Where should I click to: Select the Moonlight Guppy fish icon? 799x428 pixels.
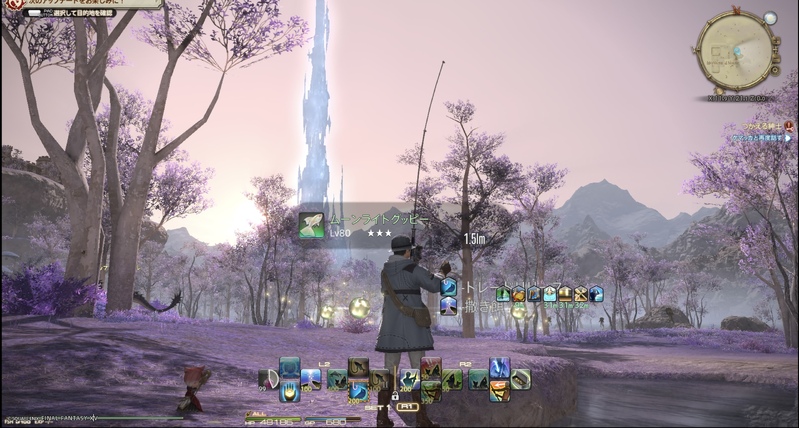(x=311, y=225)
